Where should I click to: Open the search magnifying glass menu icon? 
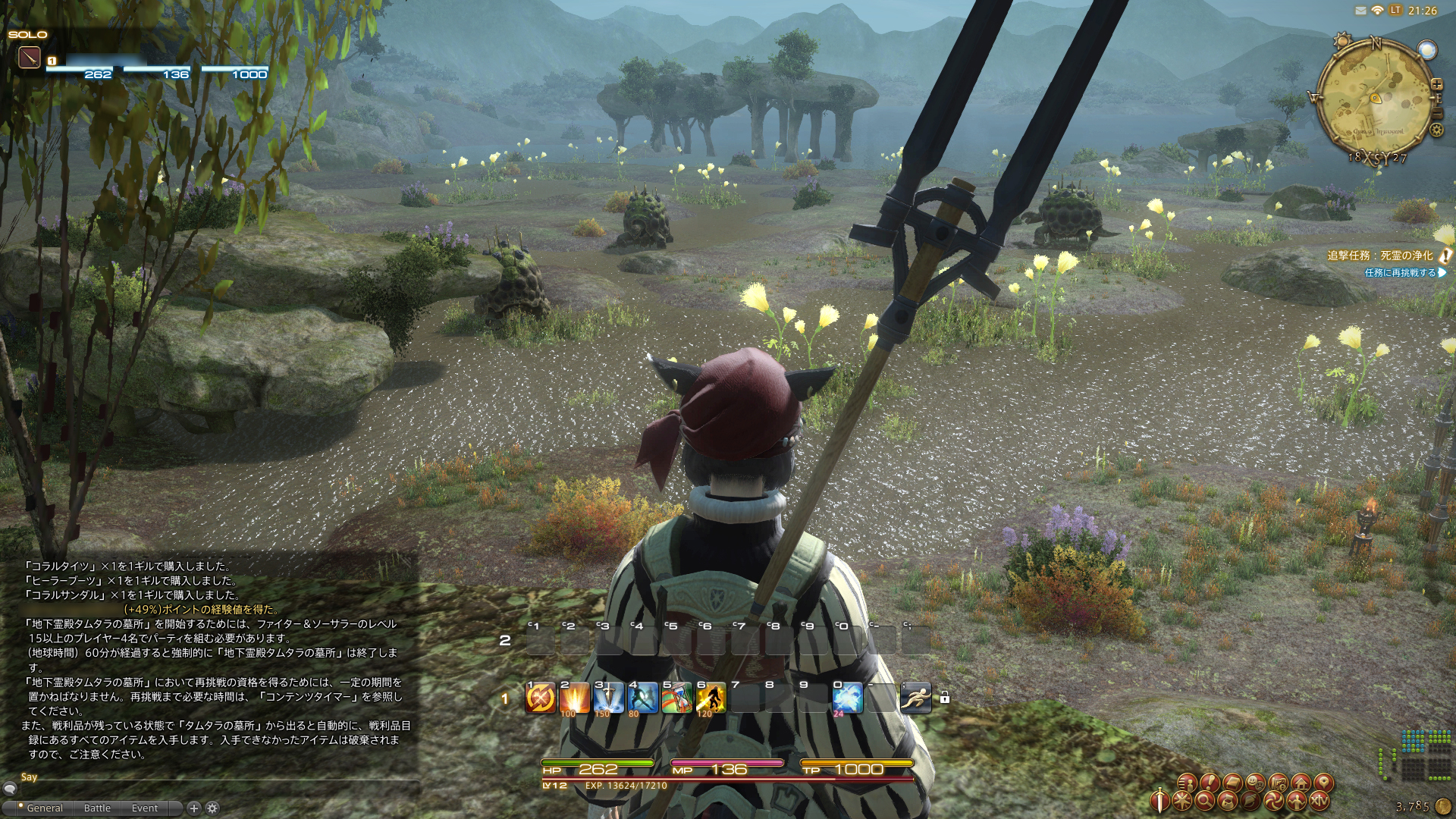[x=1205, y=801]
